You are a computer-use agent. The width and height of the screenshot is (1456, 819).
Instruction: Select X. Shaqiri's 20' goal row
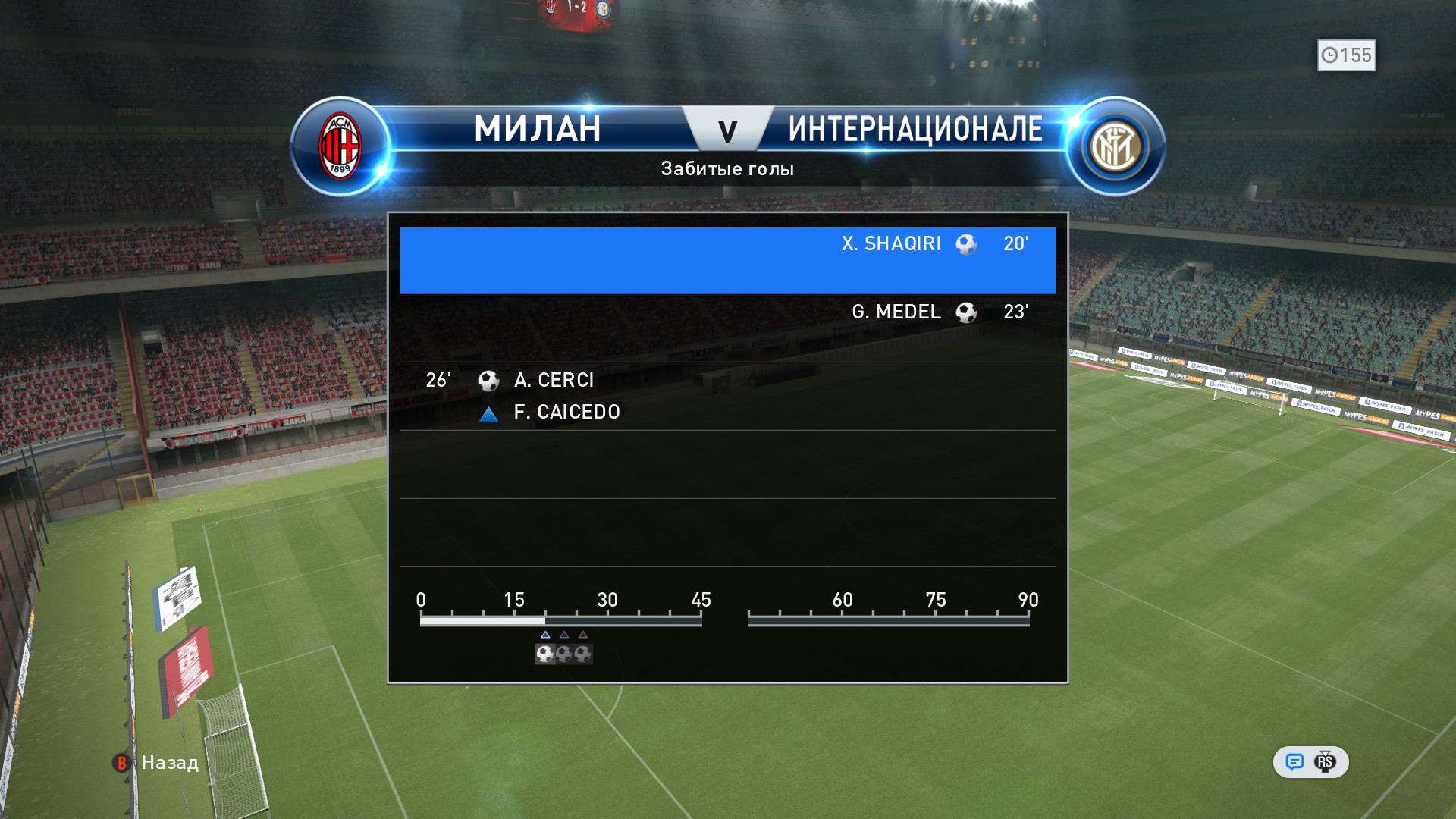point(727,260)
